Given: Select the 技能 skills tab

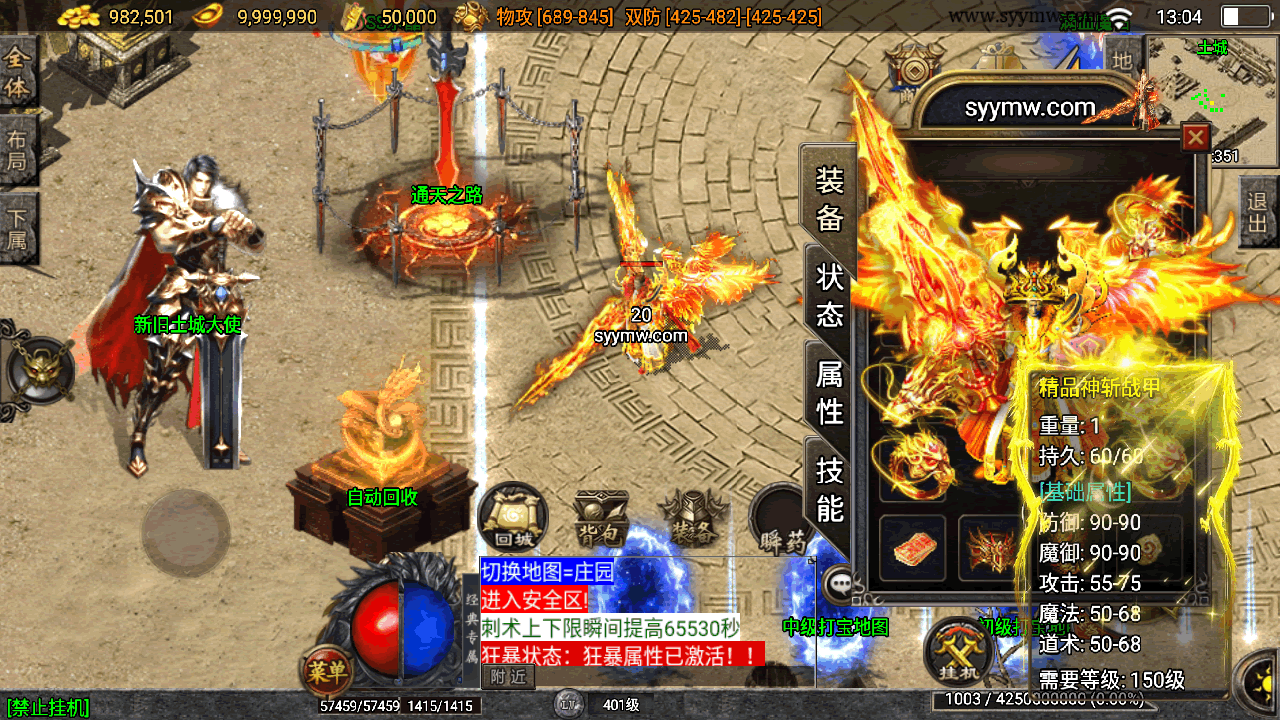Looking at the screenshot, I should pyautogui.click(x=830, y=487).
